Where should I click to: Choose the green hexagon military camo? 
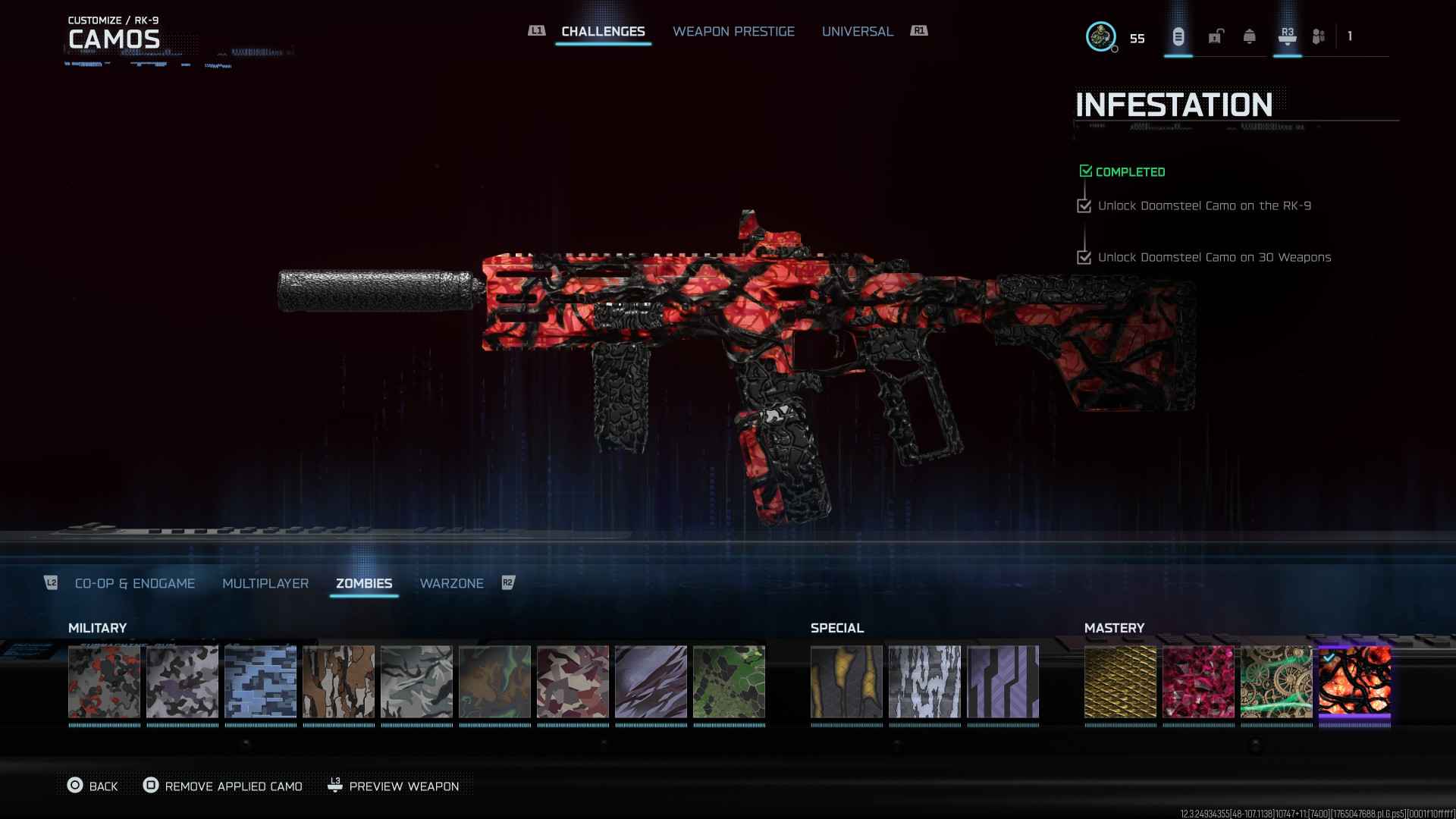coord(729,682)
